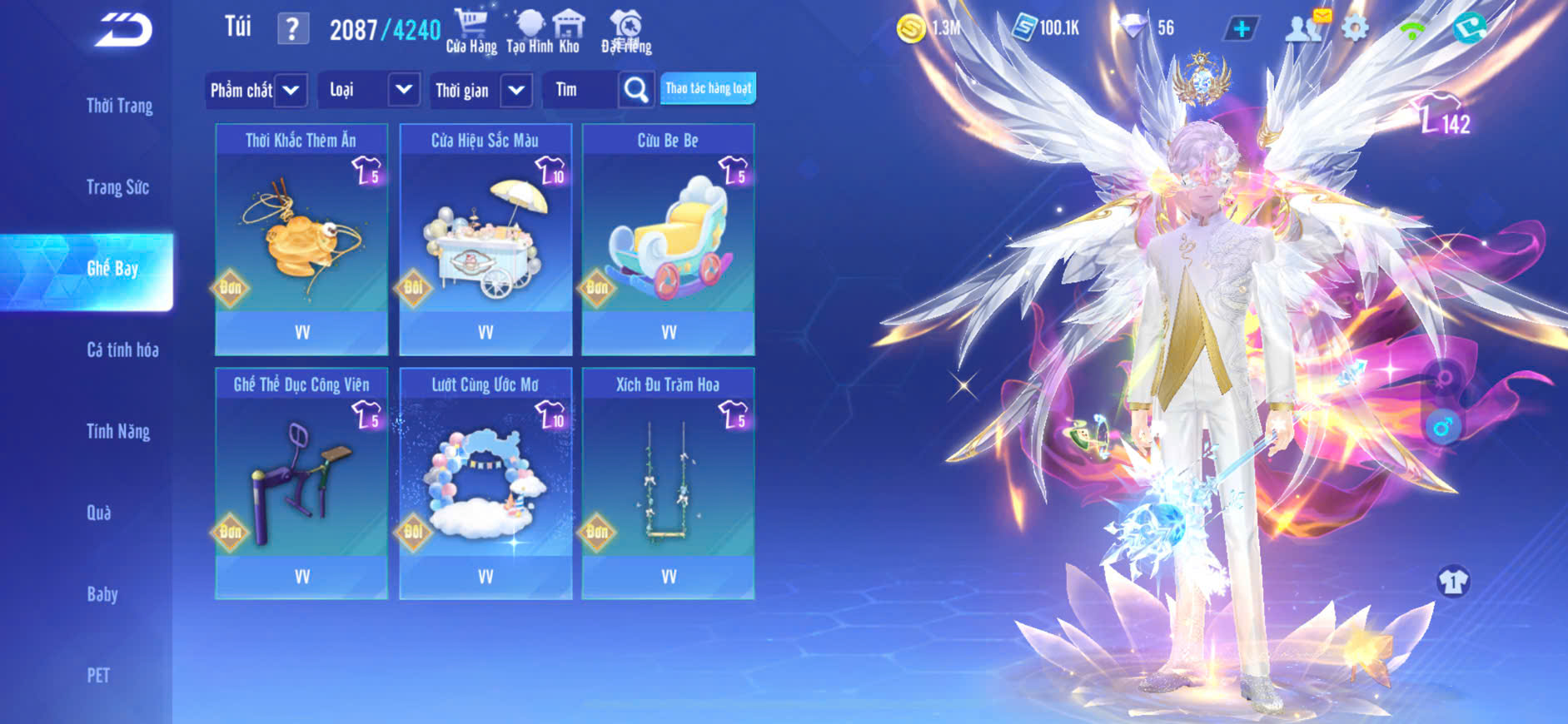1568x724 pixels.
Task: Select the Thời Khắc Thêm Ăn item
Action: point(301,240)
